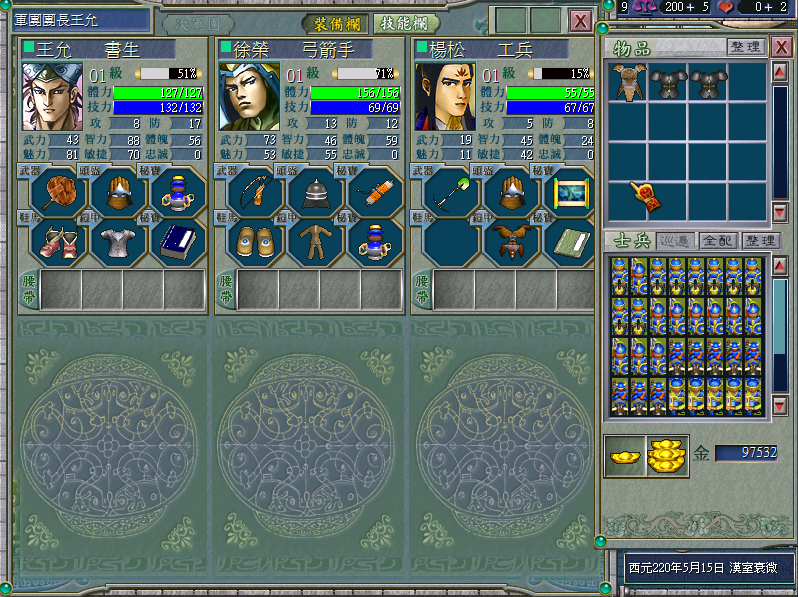
Task: Click the items list scroll-down arrow
Action: click(780, 211)
